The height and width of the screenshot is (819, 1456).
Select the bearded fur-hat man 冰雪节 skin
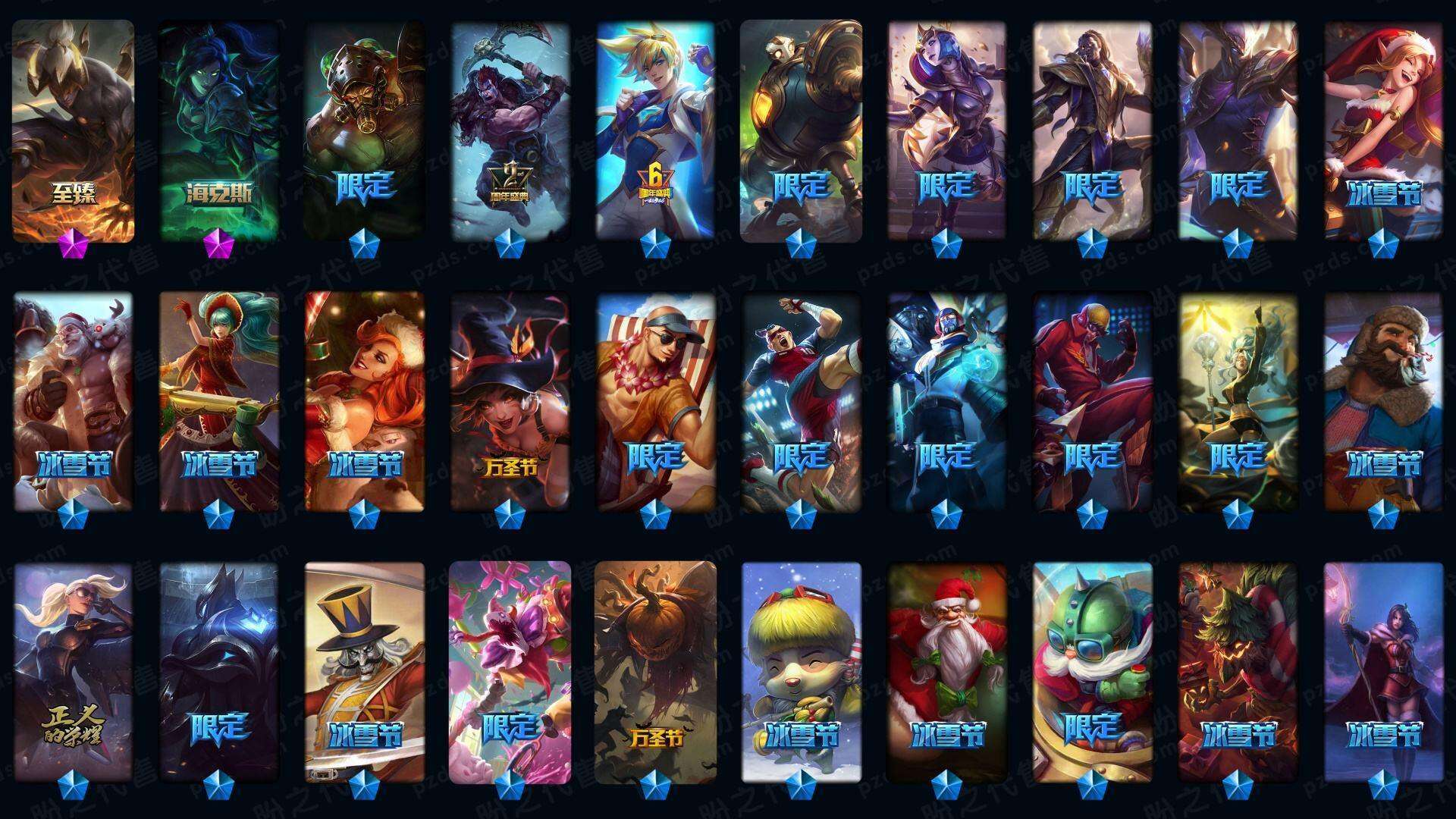[x=1383, y=402]
